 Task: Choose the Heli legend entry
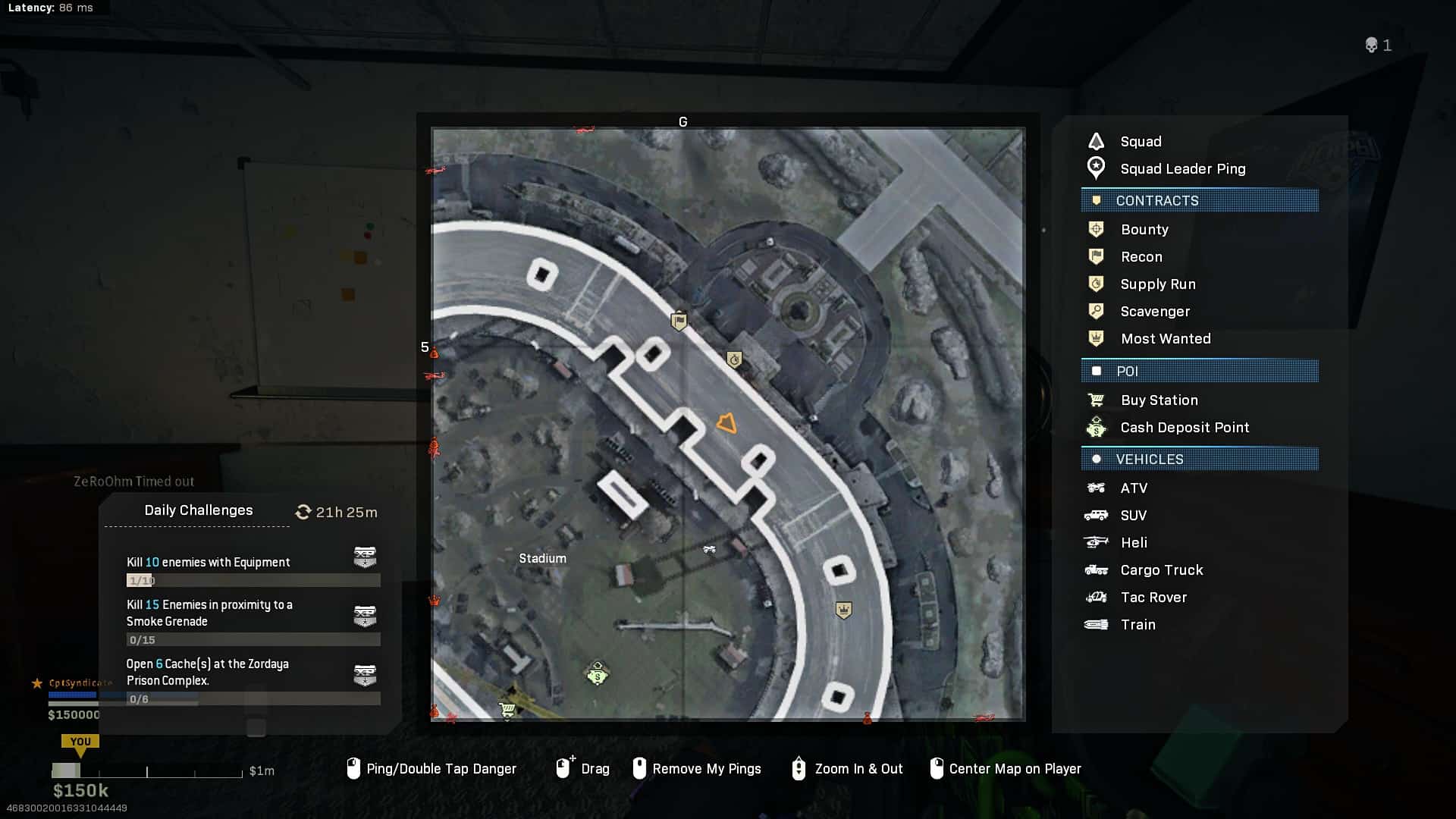(1134, 543)
